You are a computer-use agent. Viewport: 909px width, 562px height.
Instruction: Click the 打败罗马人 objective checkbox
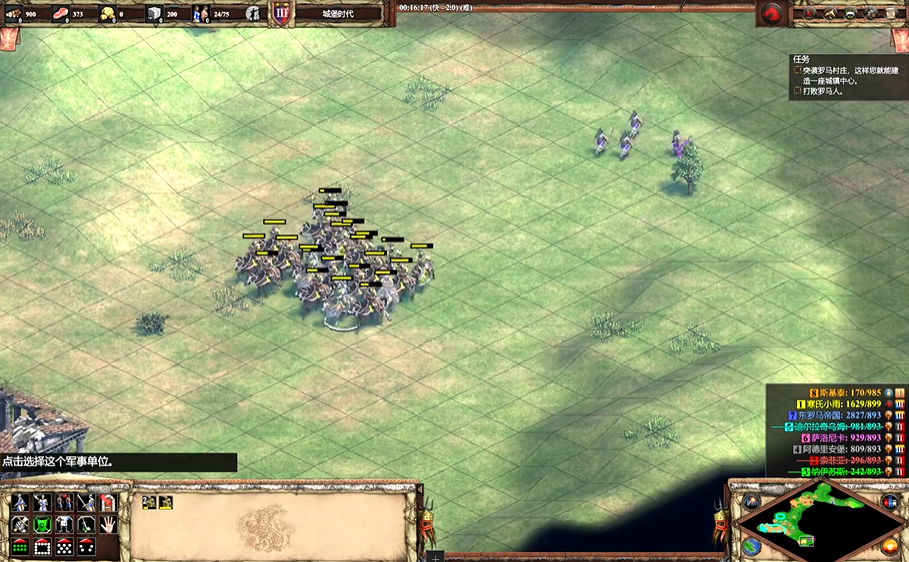tap(797, 91)
